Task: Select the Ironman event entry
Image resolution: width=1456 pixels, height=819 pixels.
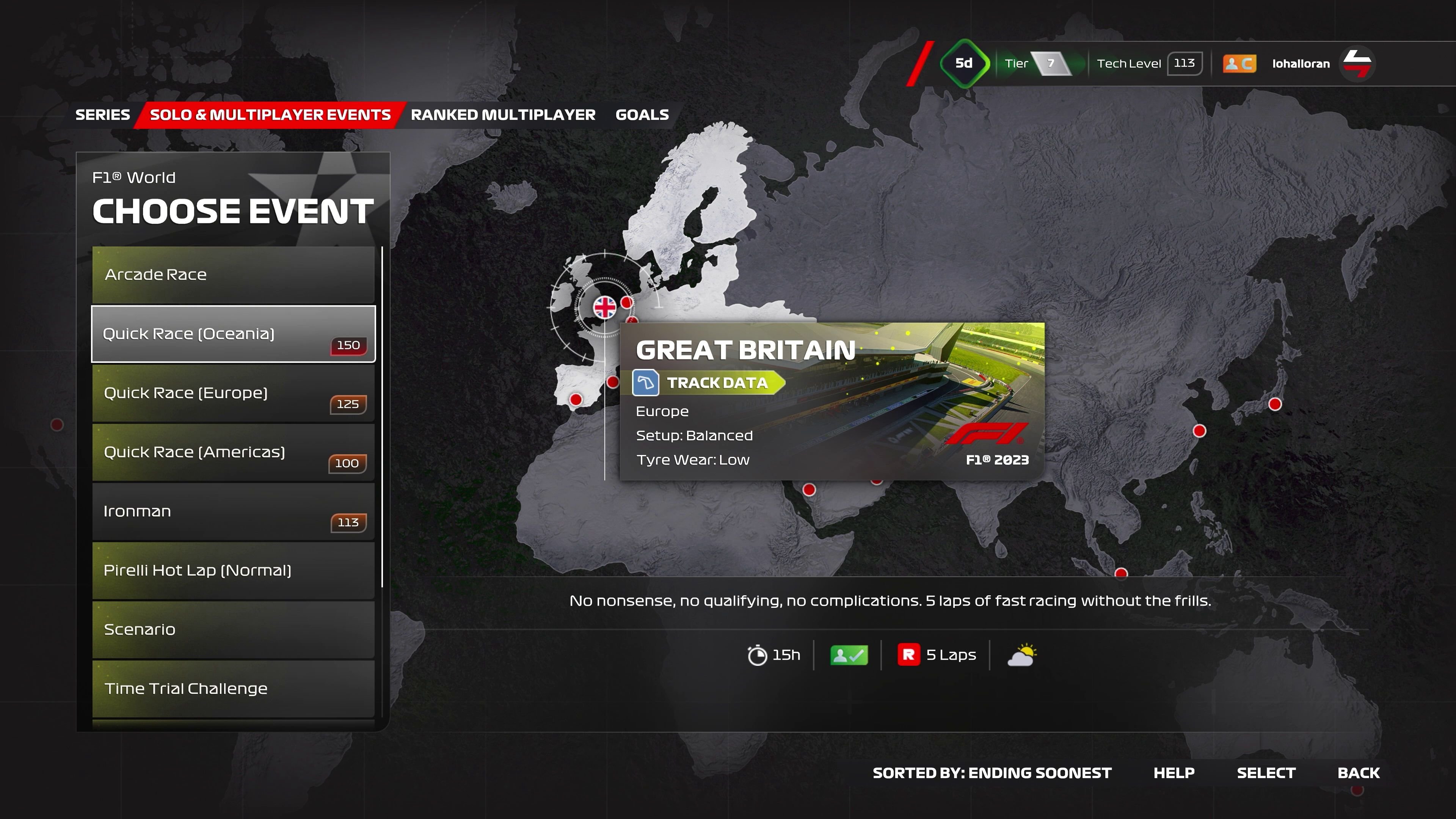Action: pos(233,511)
